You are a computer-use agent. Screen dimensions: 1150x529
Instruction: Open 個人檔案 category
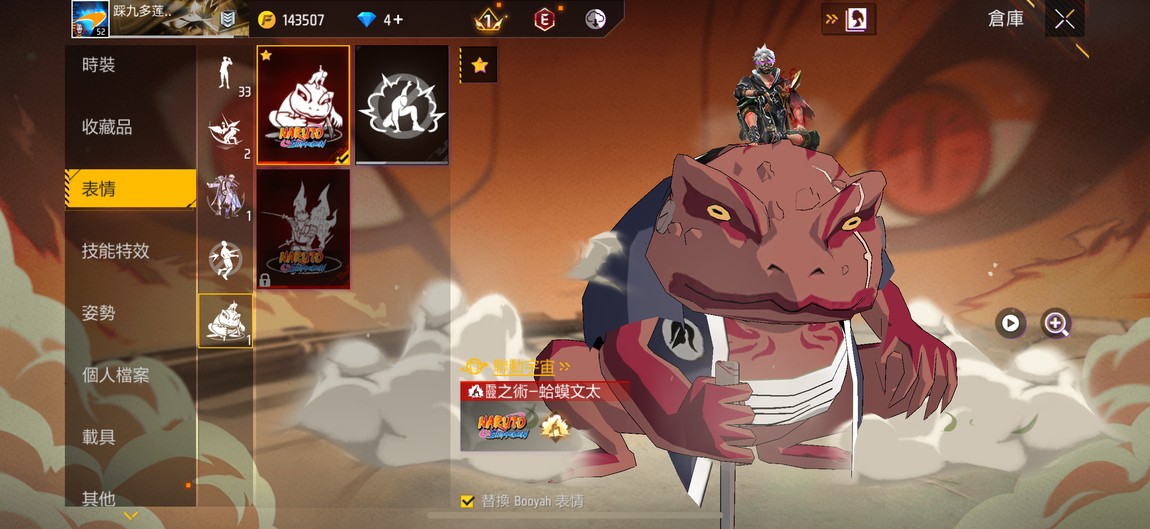(x=130, y=375)
